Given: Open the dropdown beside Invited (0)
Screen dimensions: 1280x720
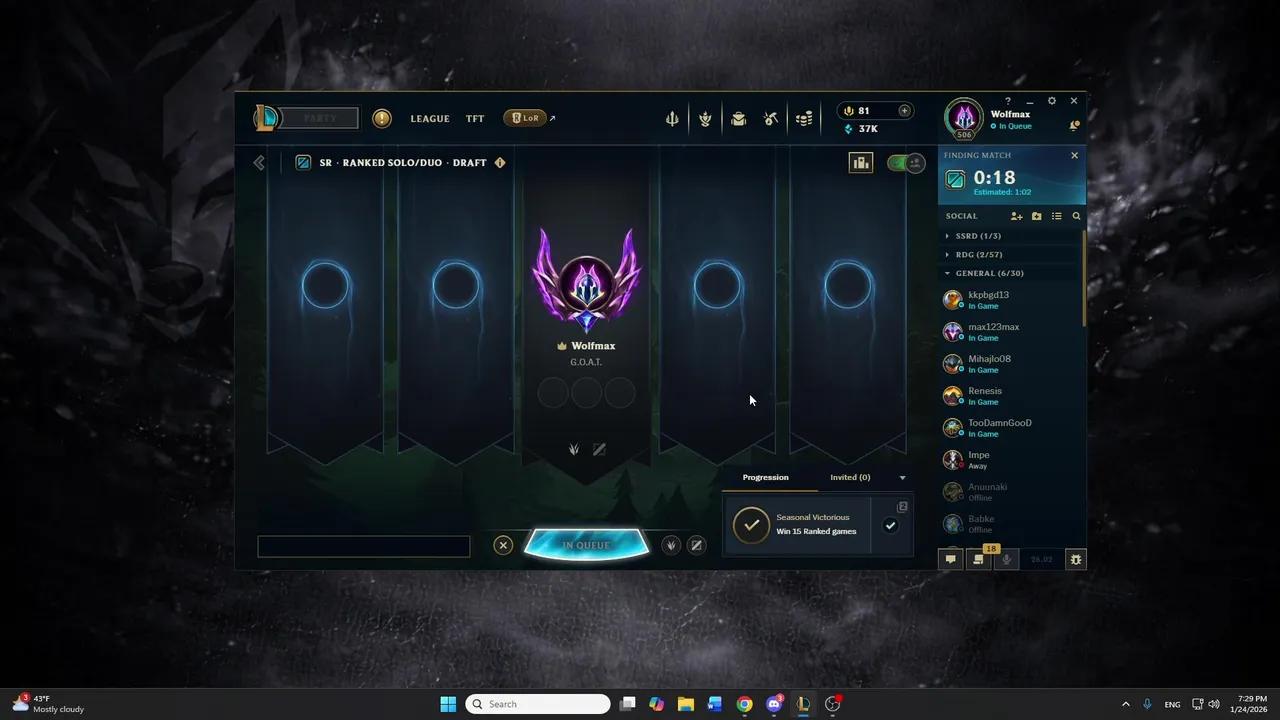Looking at the screenshot, I should pos(902,477).
